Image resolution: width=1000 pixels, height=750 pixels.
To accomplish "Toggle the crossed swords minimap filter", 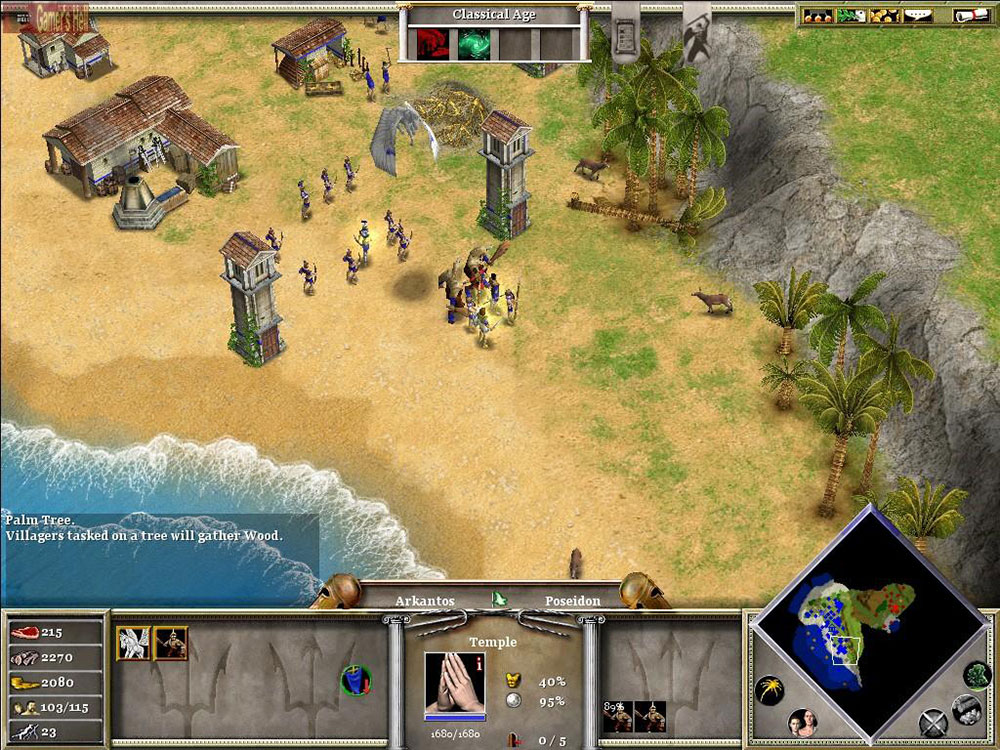I will [932, 721].
